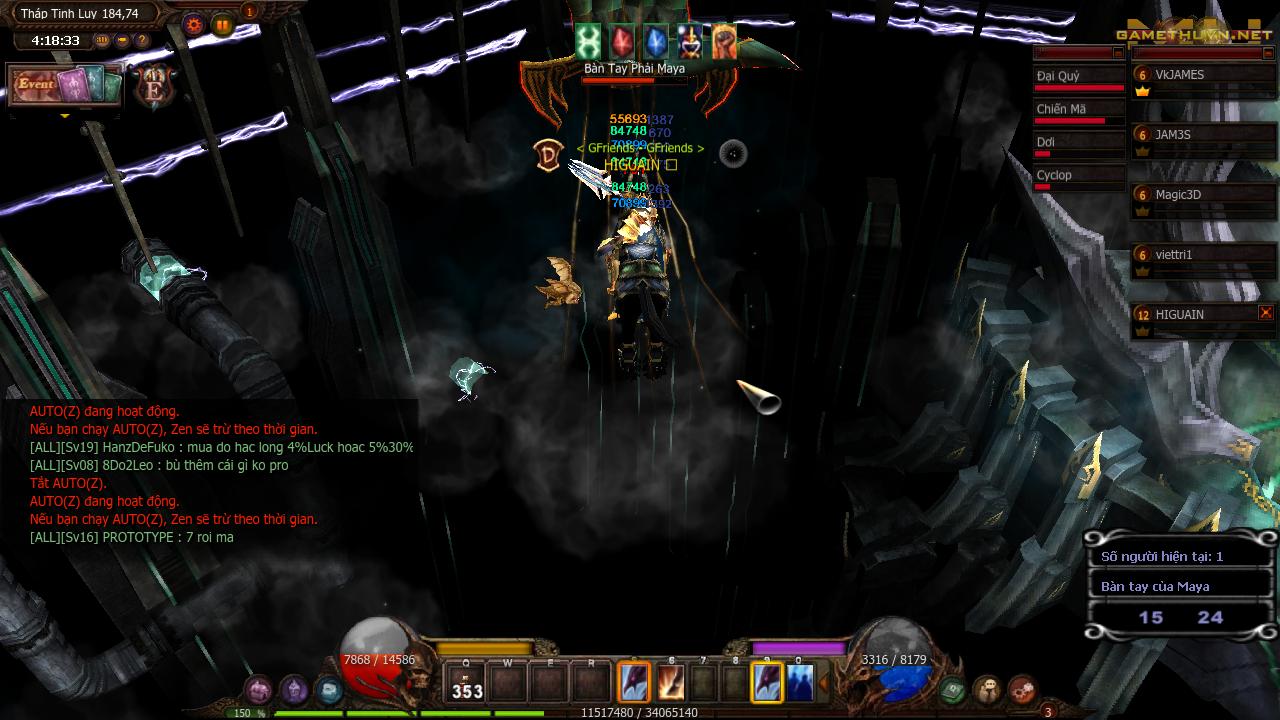Click the guild D shield badge
The height and width of the screenshot is (720, 1280).
coord(548,155)
